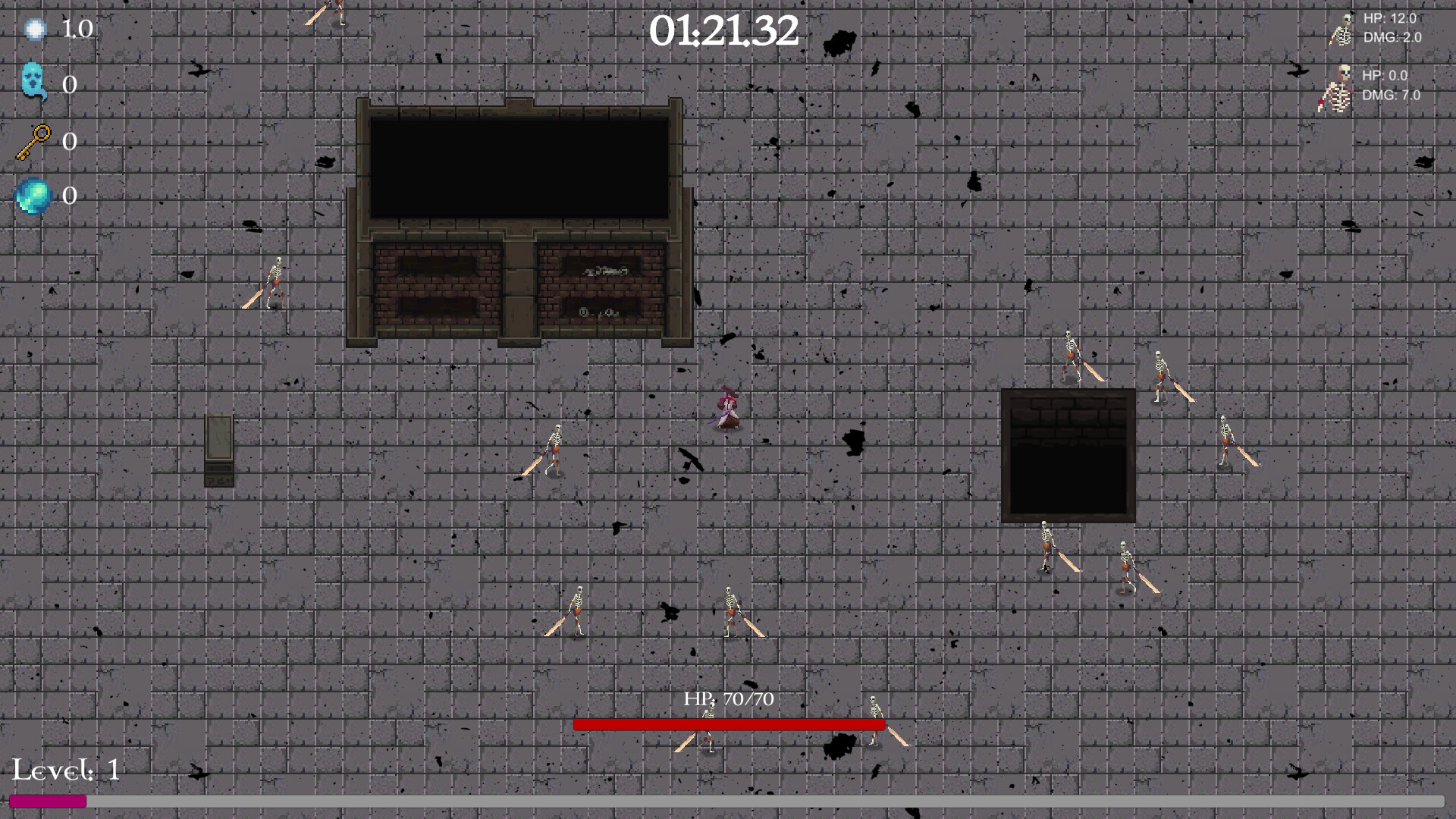Click a skeleton enemy near the crypt
Viewport: 1456px width, 819px height.
(x=1069, y=356)
